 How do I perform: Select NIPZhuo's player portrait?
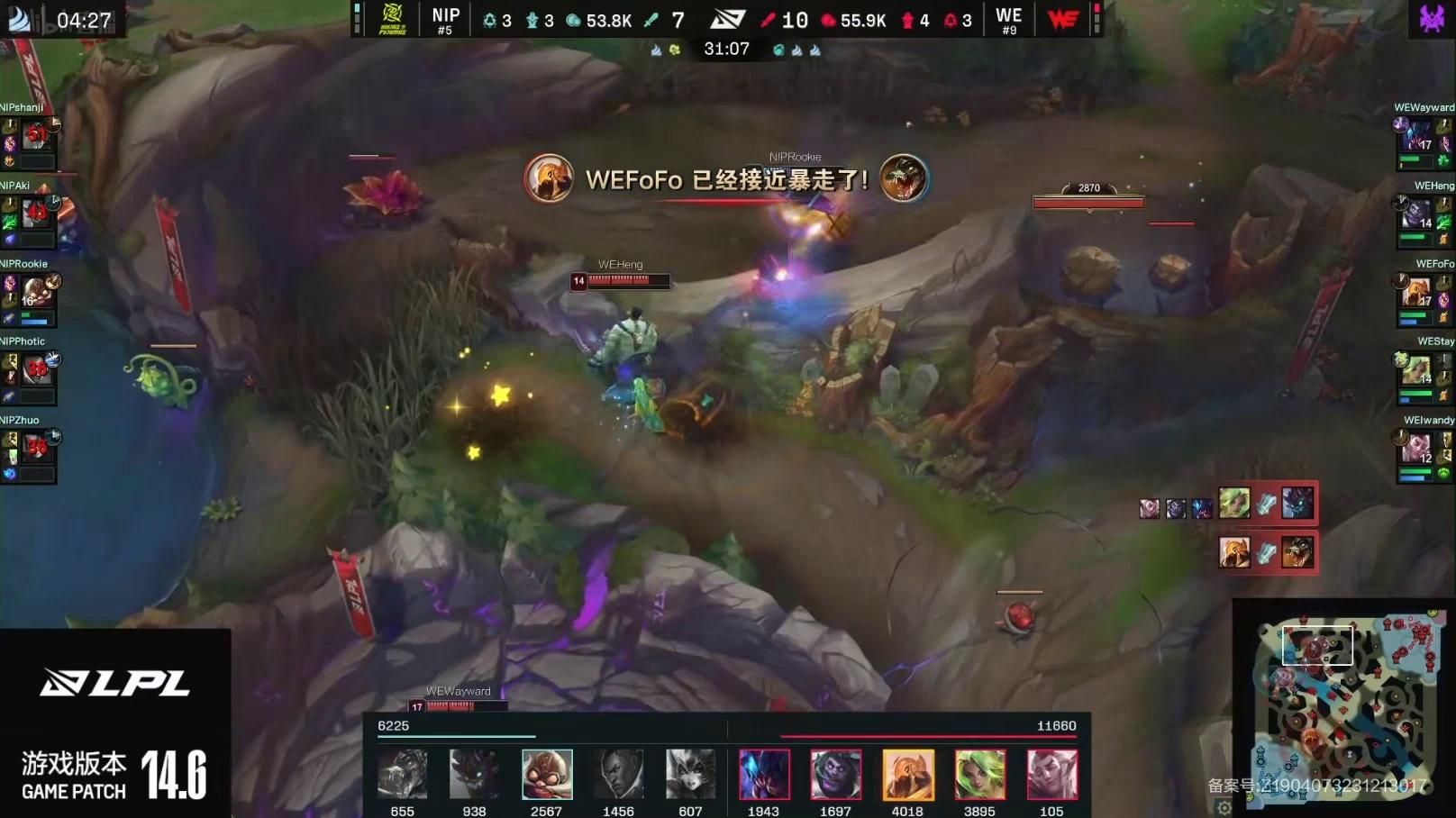[36, 447]
